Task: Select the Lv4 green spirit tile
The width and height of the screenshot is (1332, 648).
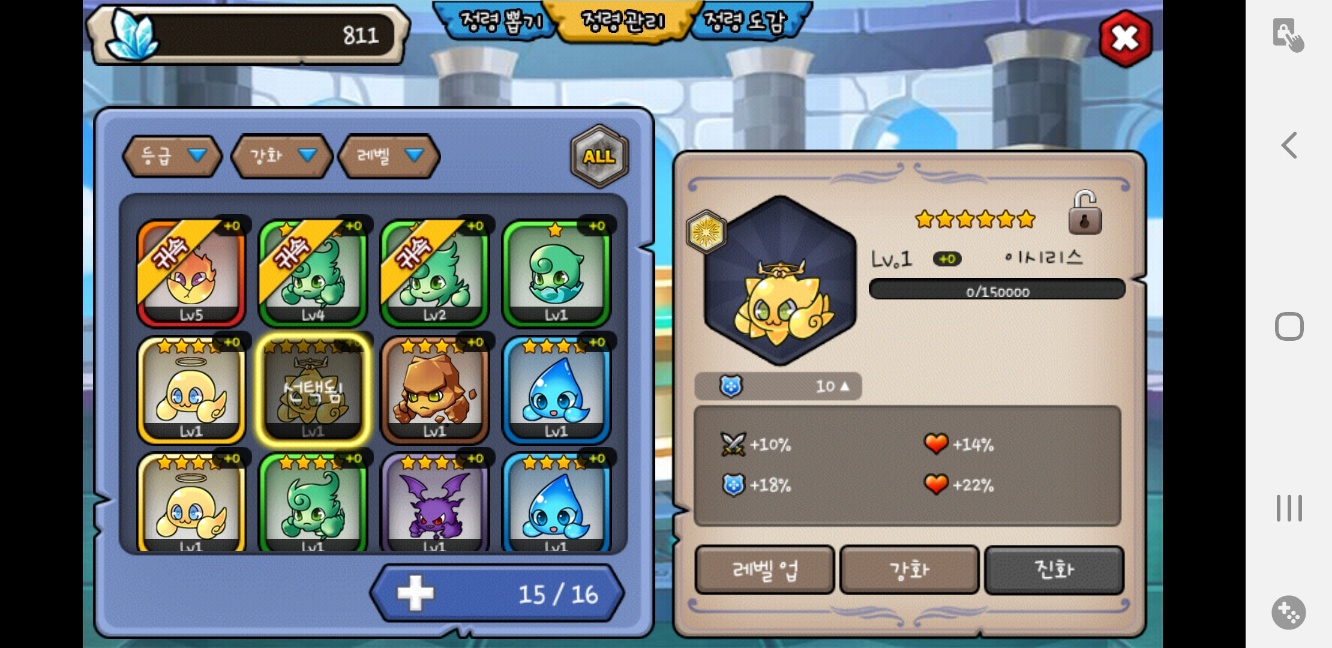Action: tap(313, 273)
